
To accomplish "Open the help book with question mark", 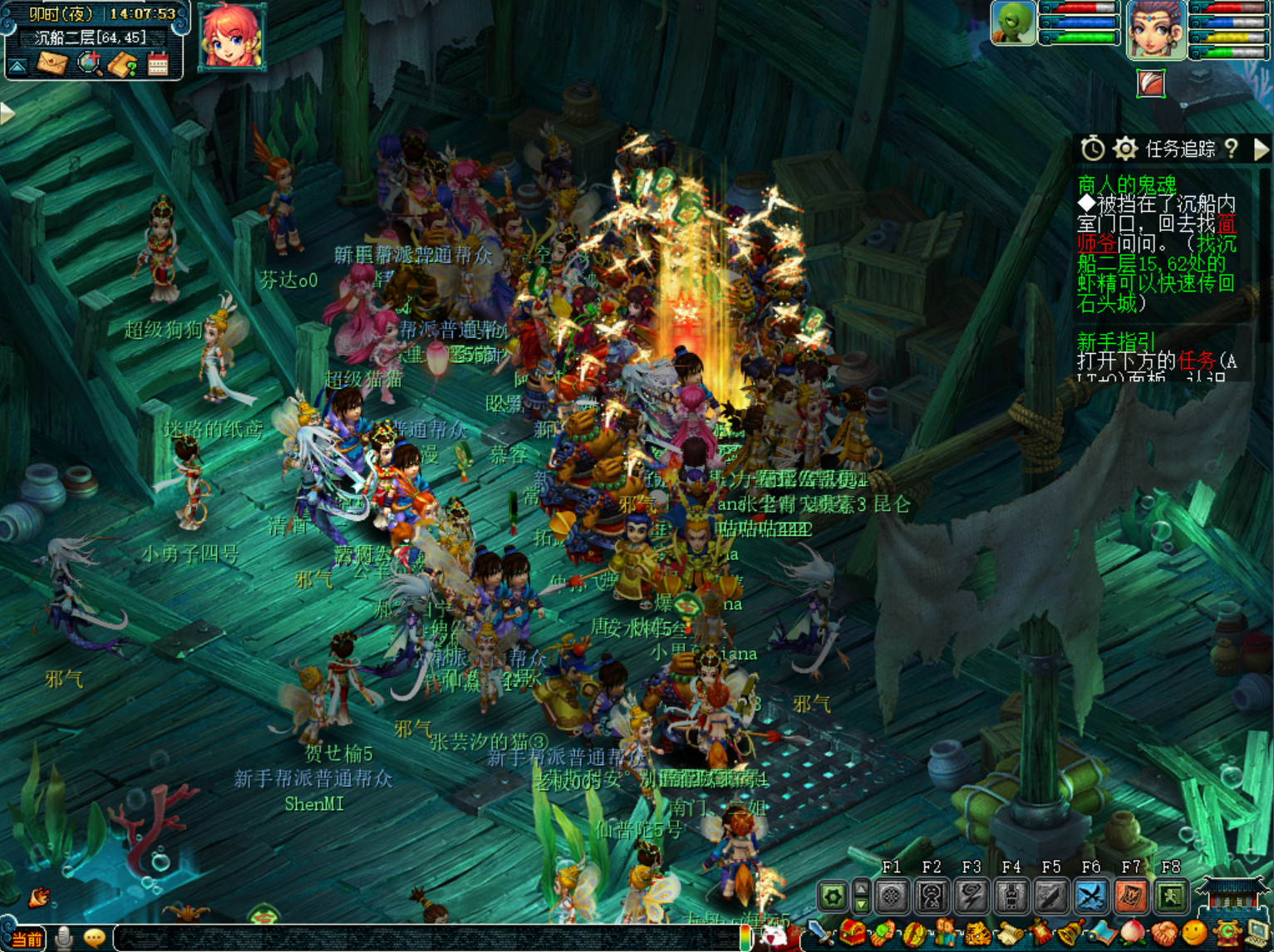I will (x=123, y=64).
